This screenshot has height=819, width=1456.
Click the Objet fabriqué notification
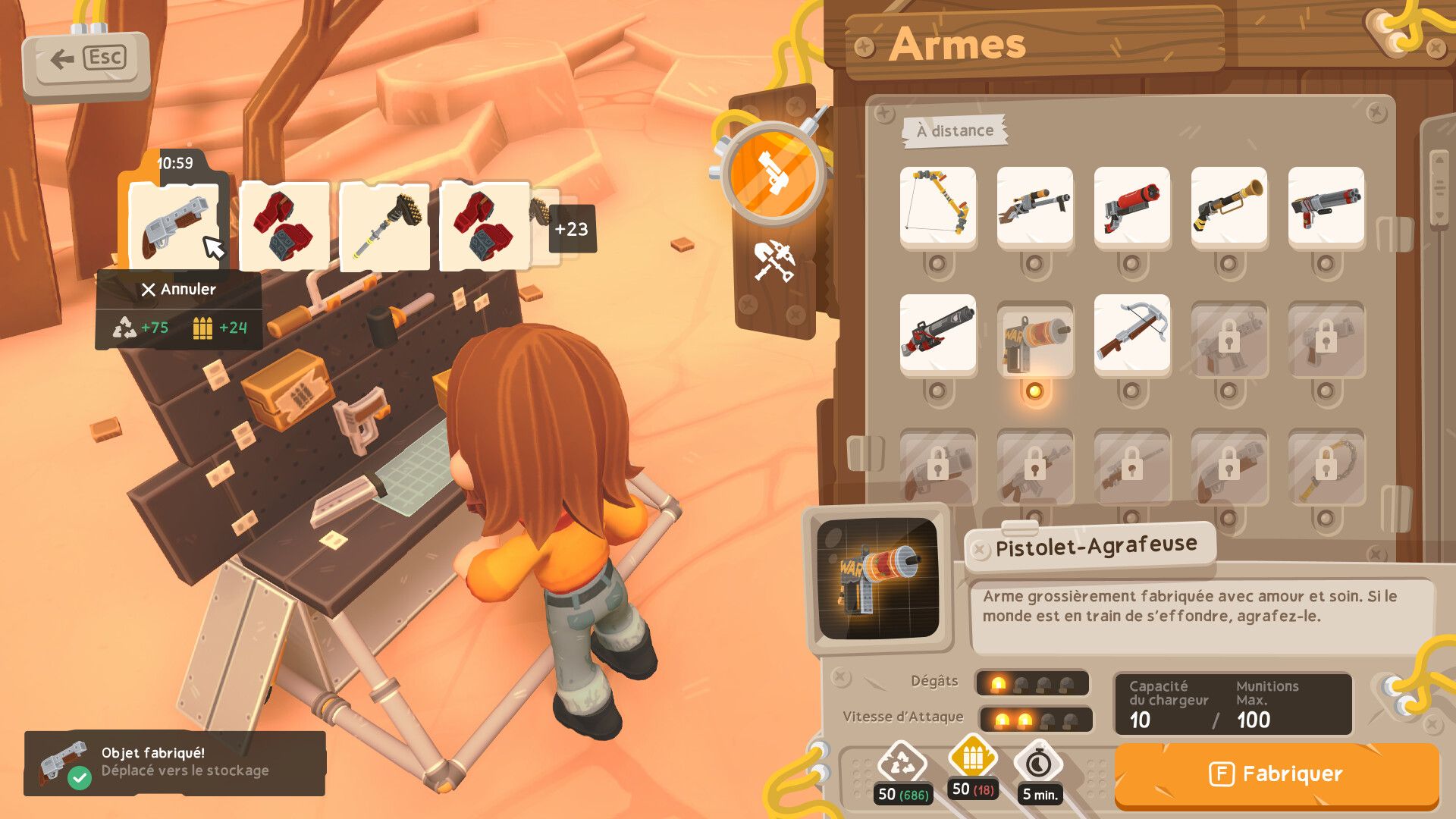(174, 762)
